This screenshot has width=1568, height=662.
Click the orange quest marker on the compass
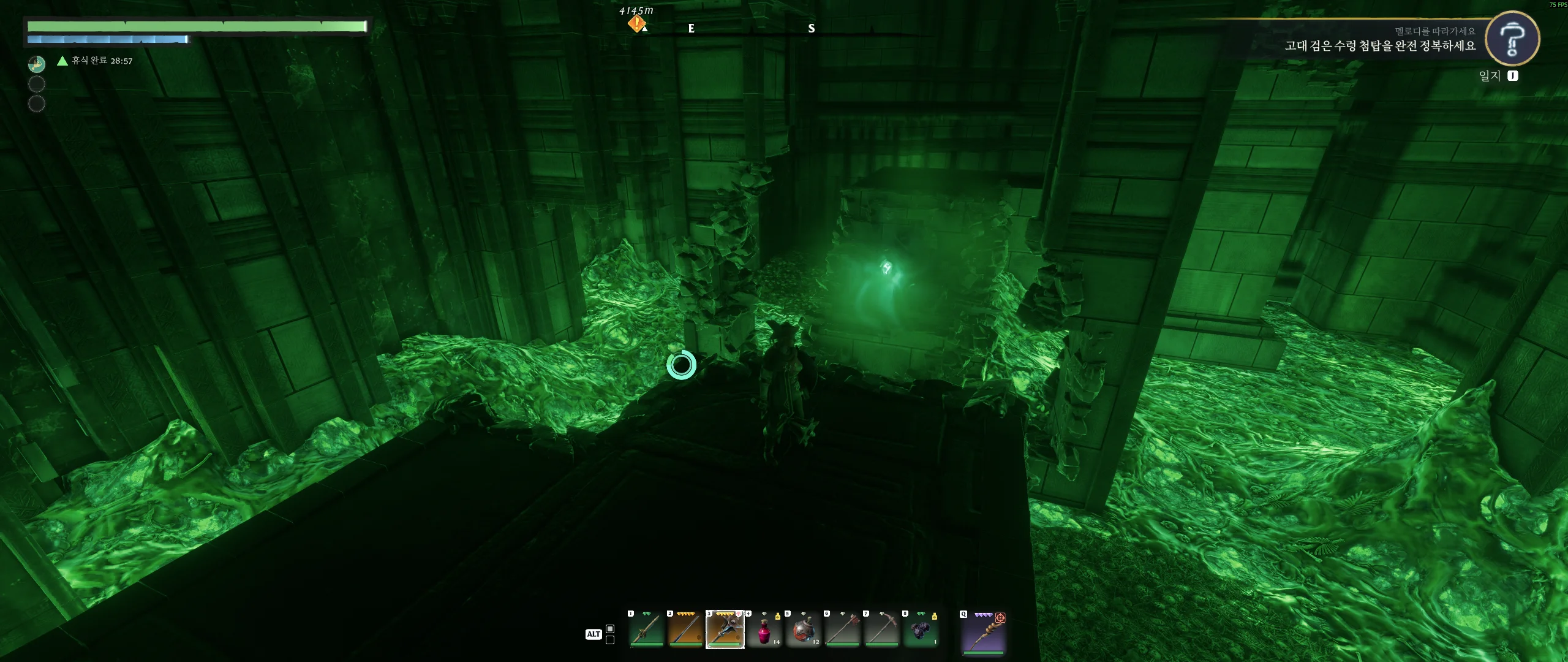point(637,25)
